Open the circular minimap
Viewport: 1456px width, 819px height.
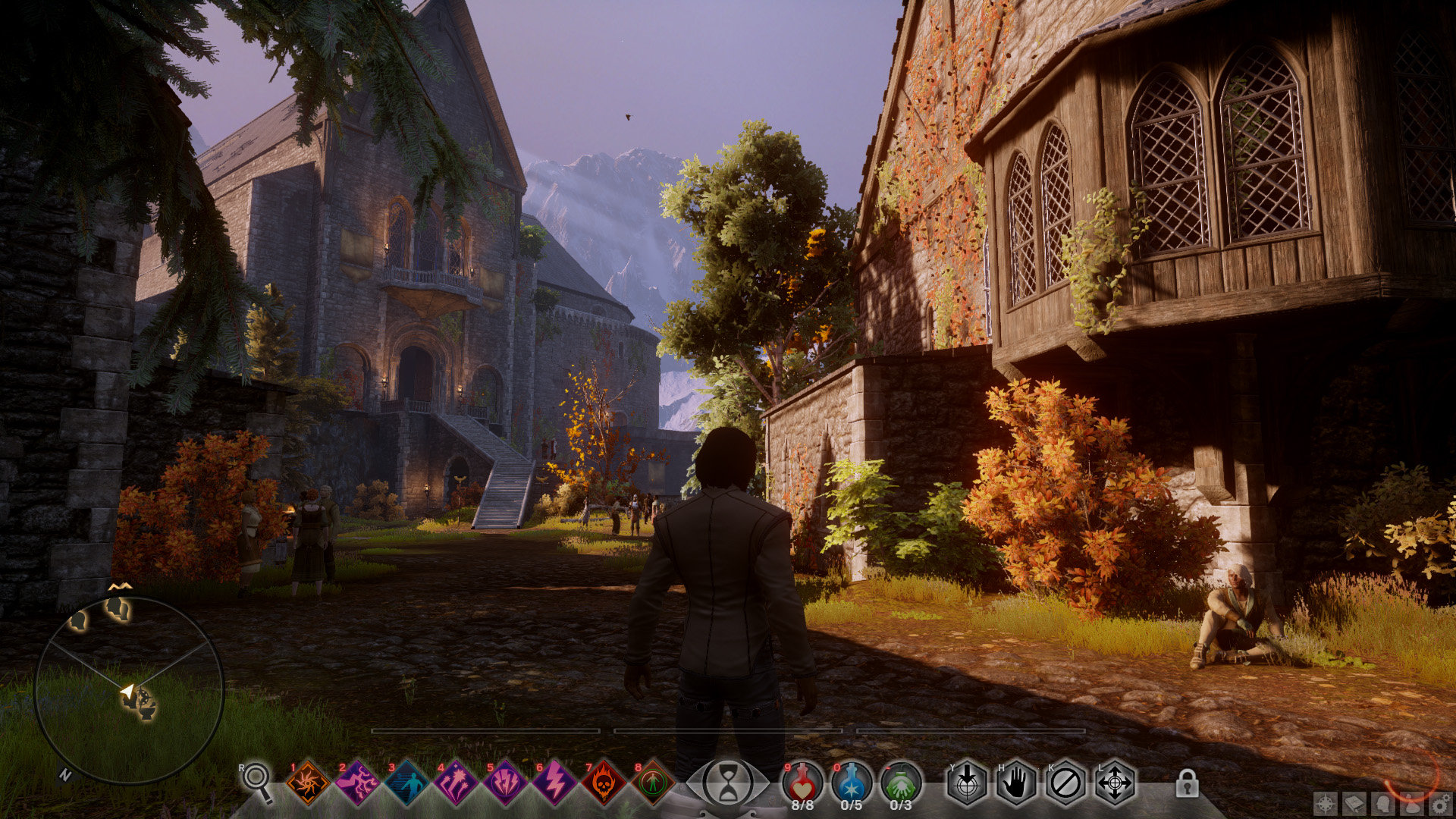(129, 690)
